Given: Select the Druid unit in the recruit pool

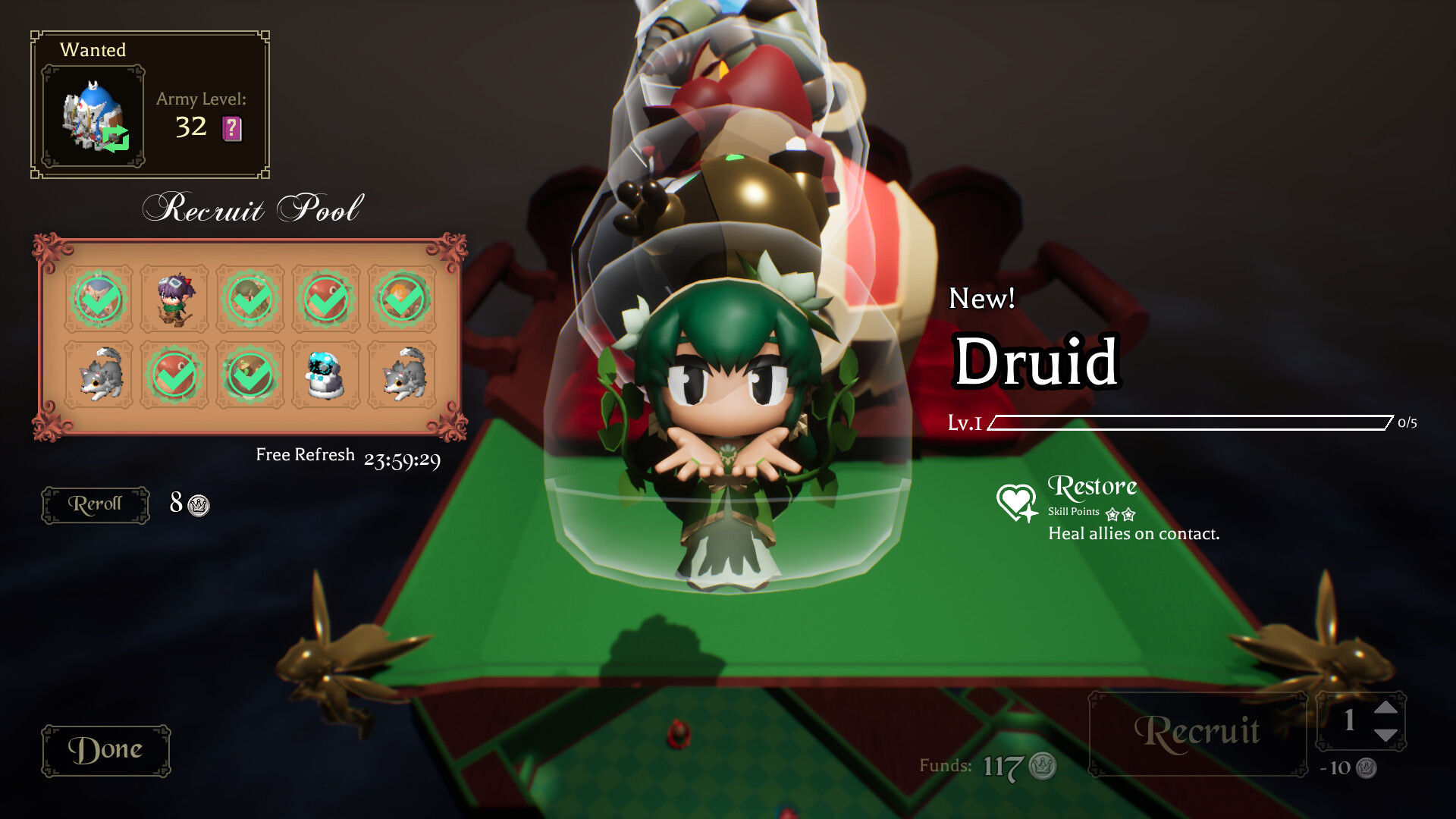Looking at the screenshot, I should [251, 299].
